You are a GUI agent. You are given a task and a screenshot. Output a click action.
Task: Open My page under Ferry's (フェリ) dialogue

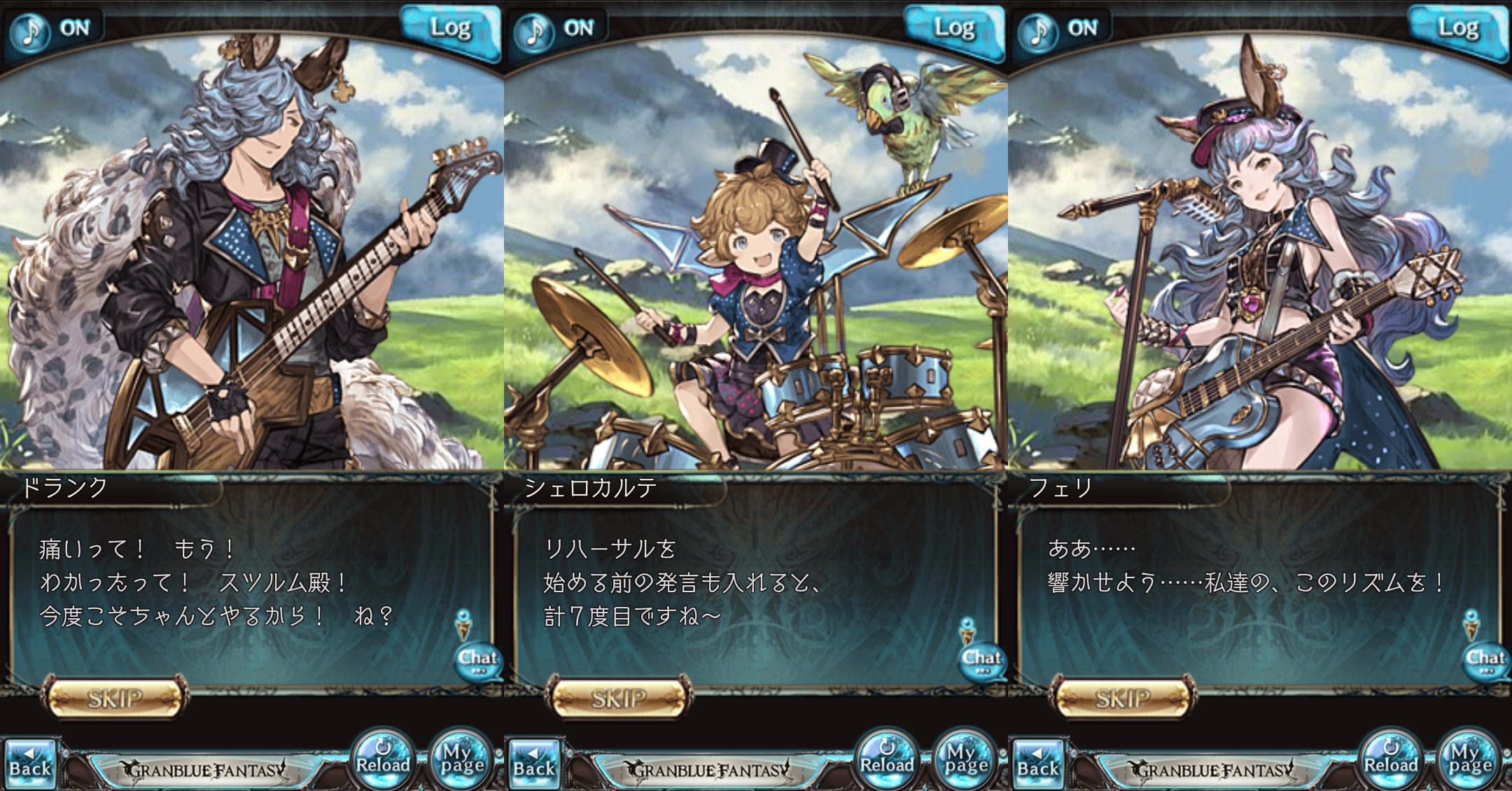pos(1469,760)
